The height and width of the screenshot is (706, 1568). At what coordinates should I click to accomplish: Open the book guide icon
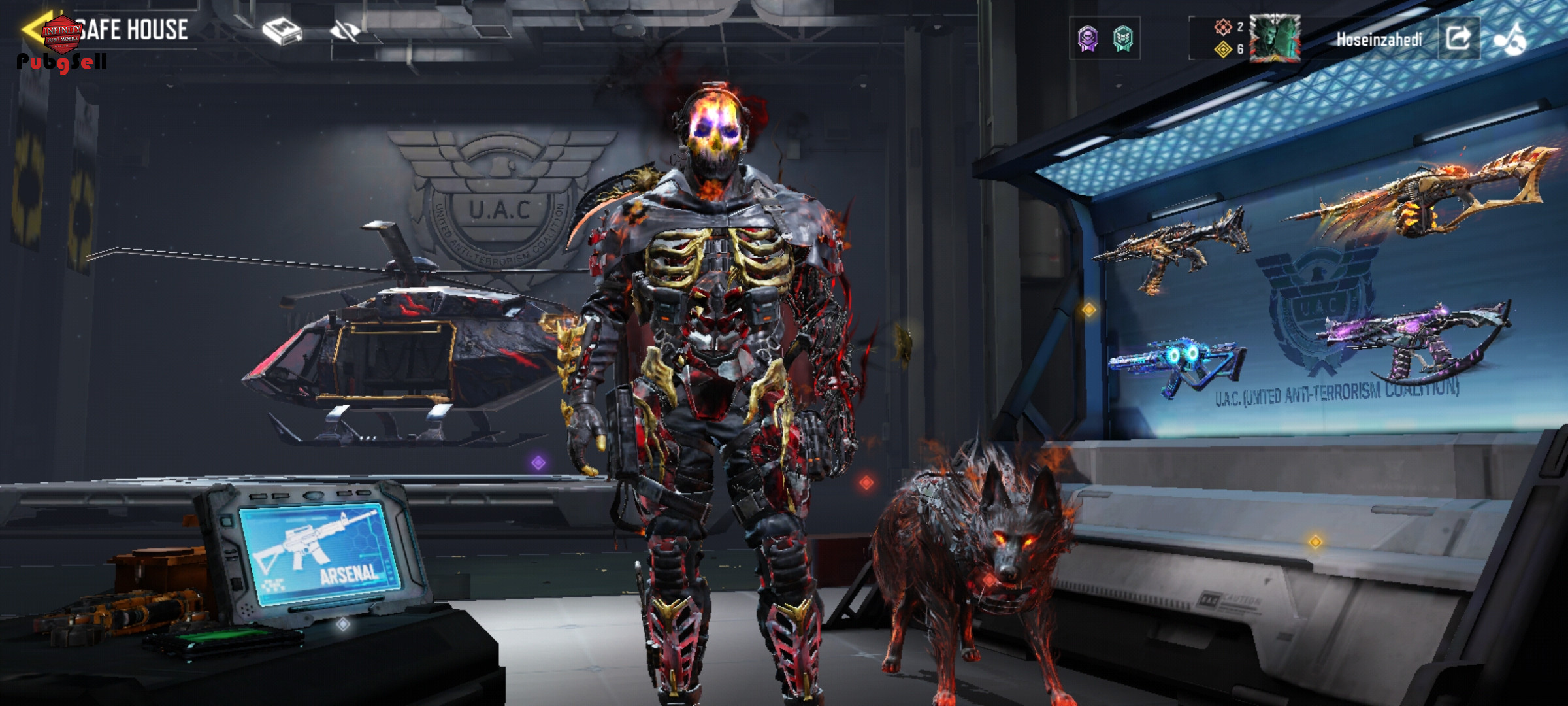282,31
